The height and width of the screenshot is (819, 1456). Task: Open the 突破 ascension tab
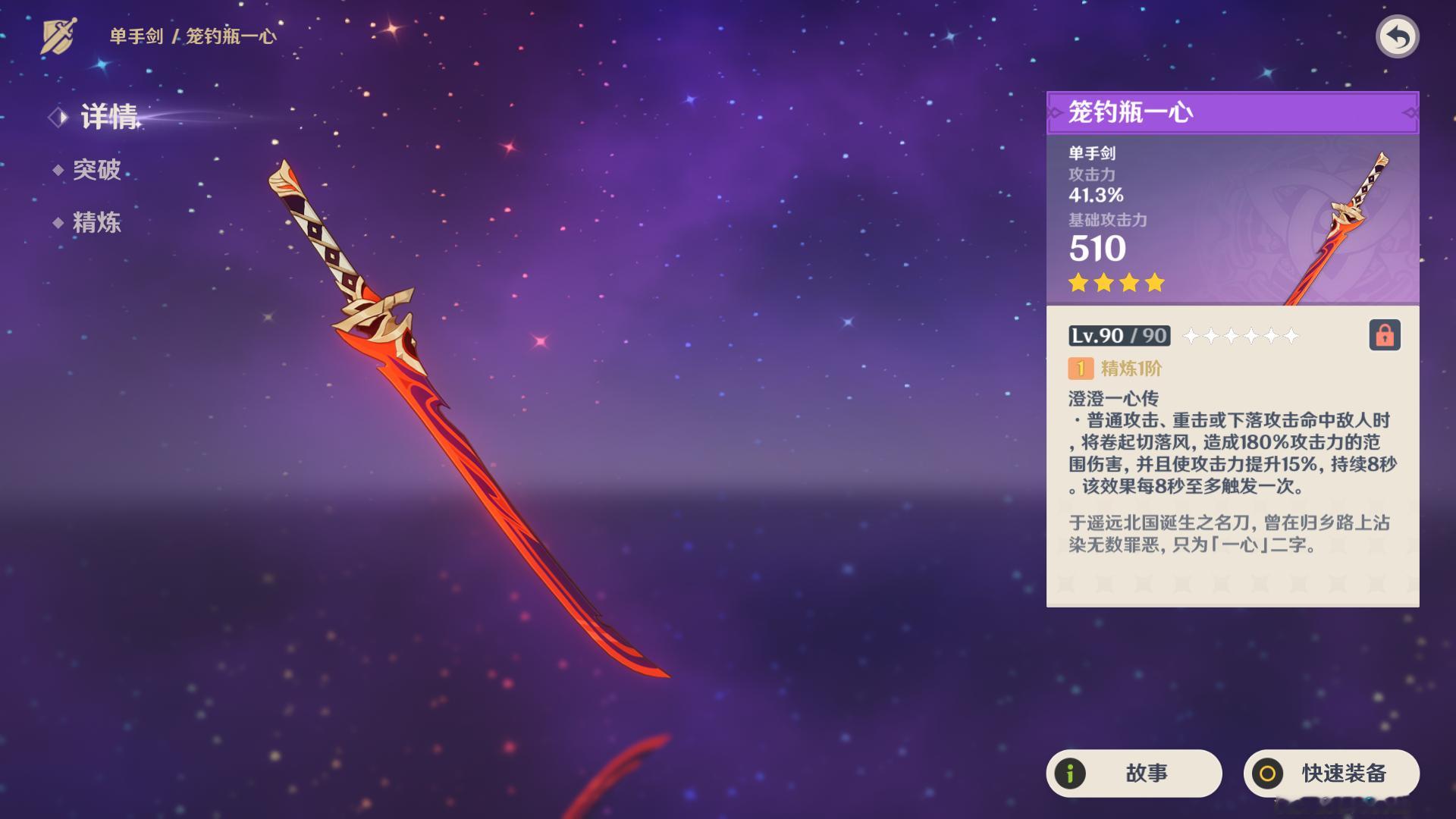96,170
